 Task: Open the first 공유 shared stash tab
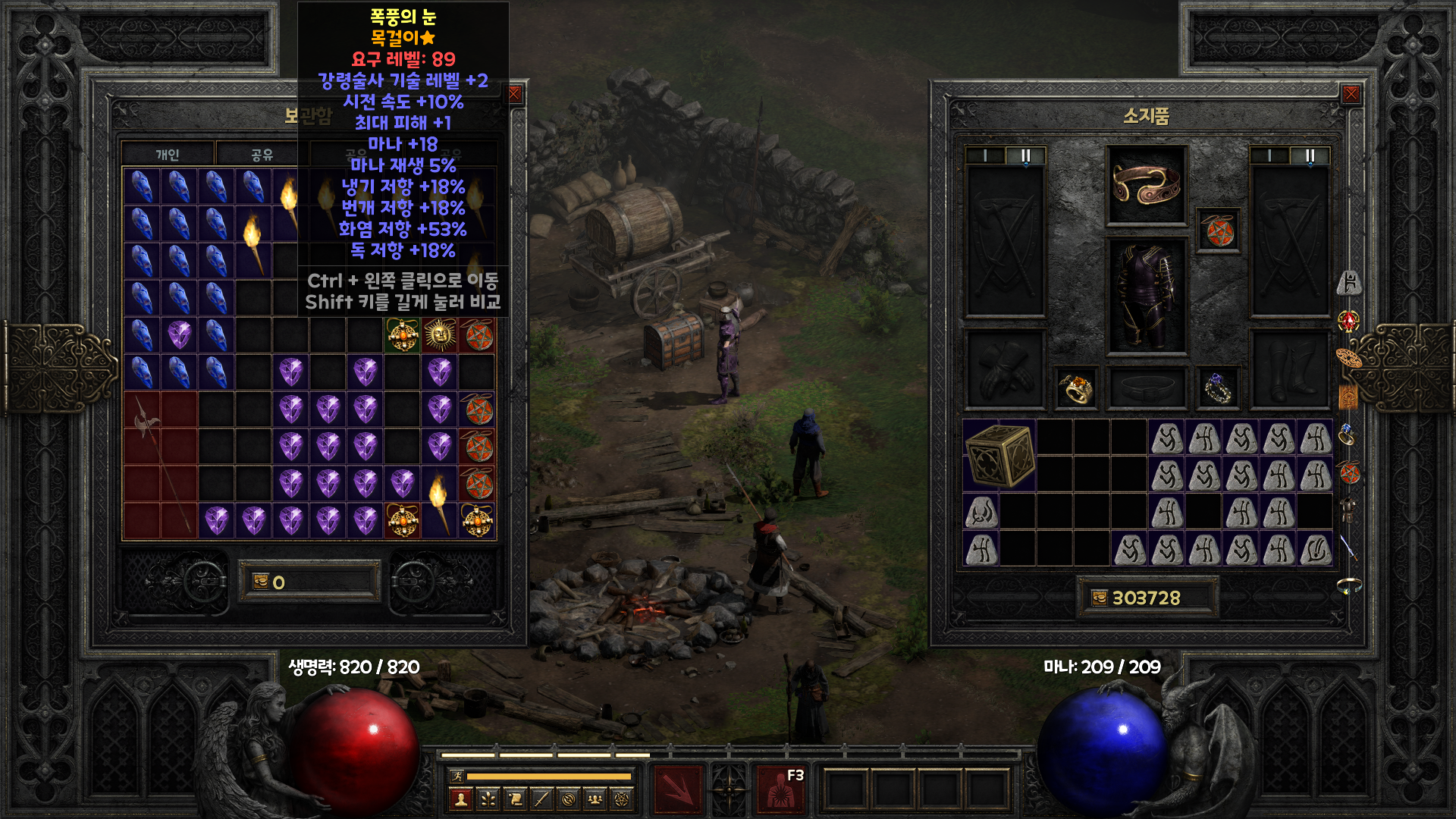pyautogui.click(x=262, y=155)
